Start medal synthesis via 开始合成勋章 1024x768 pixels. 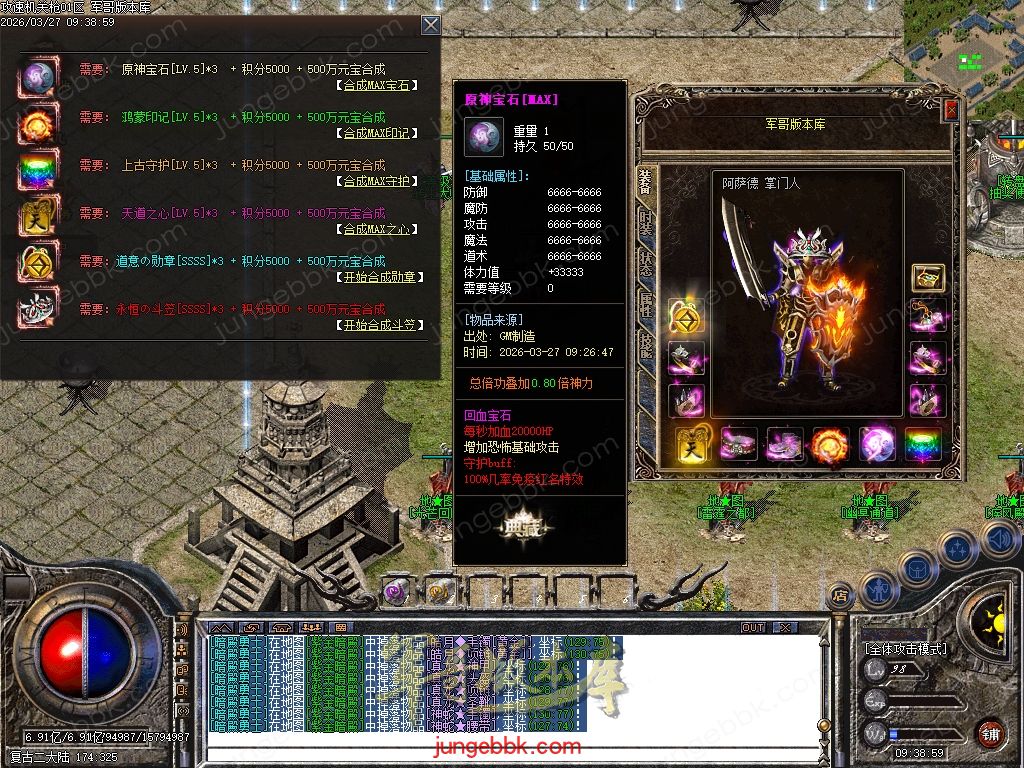(x=376, y=278)
